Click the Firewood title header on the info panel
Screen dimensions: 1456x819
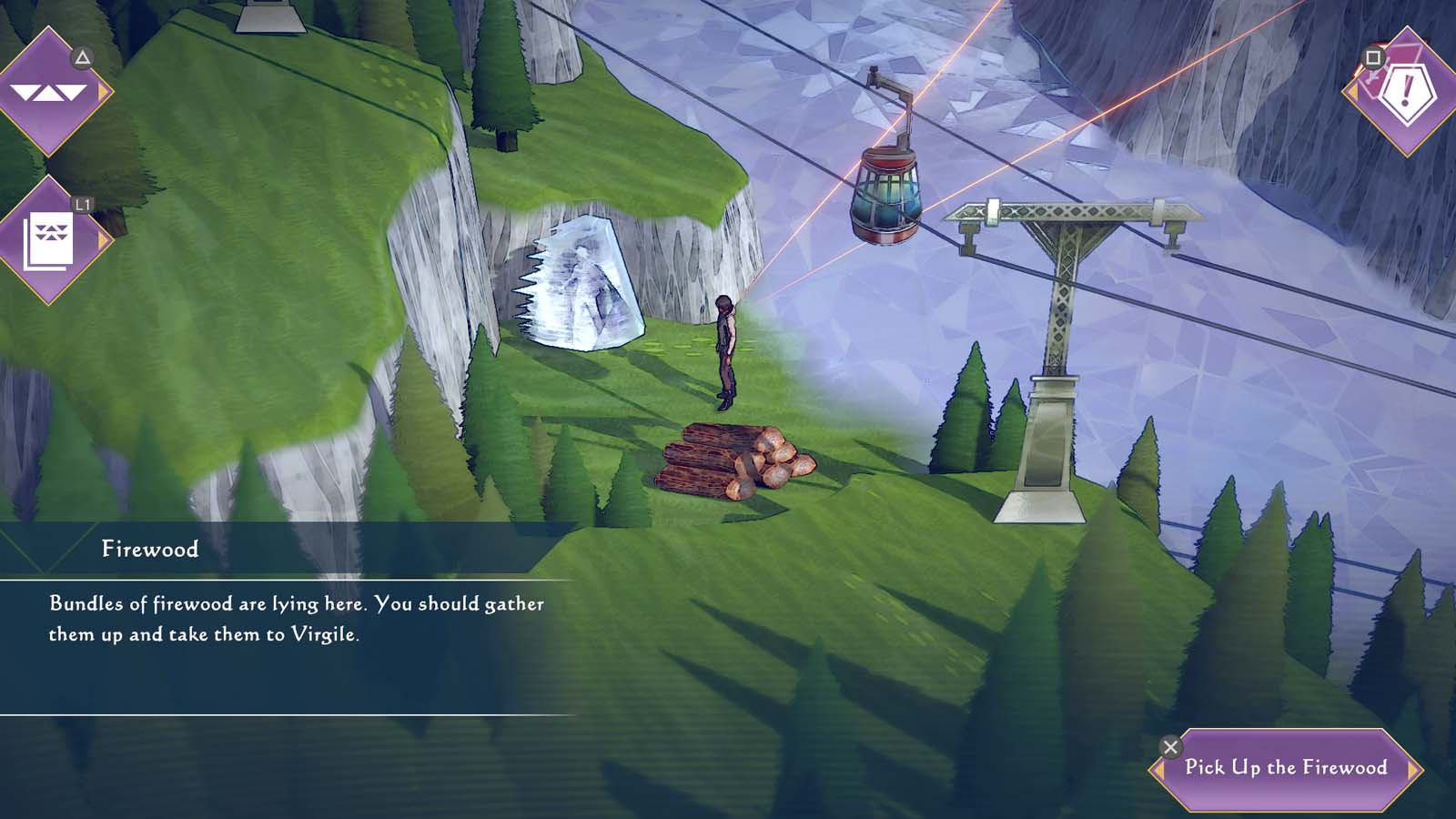(x=147, y=548)
